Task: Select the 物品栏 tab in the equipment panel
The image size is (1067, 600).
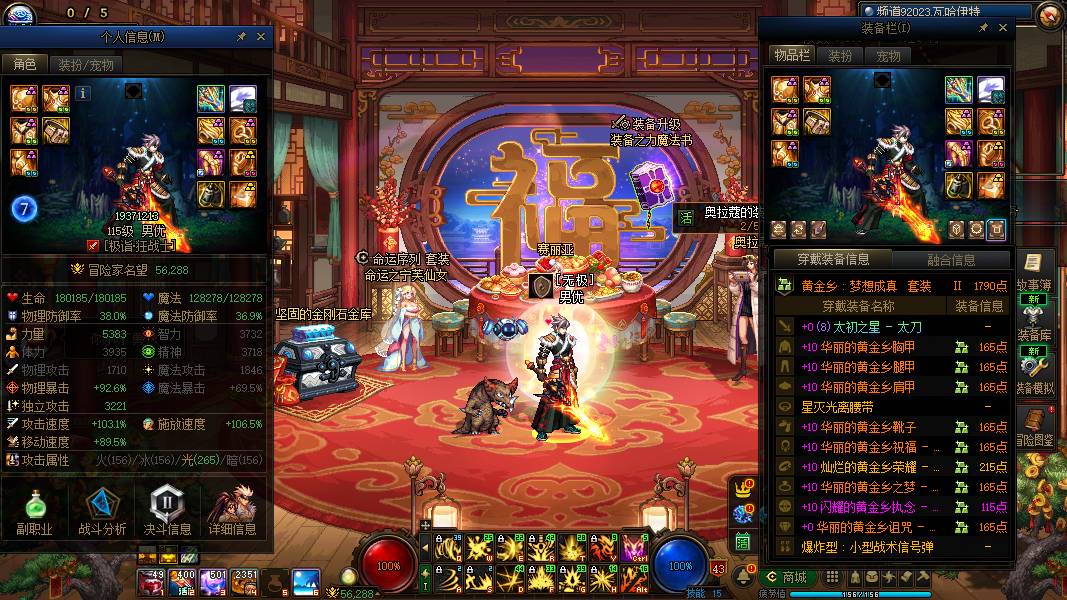Action: [x=791, y=56]
